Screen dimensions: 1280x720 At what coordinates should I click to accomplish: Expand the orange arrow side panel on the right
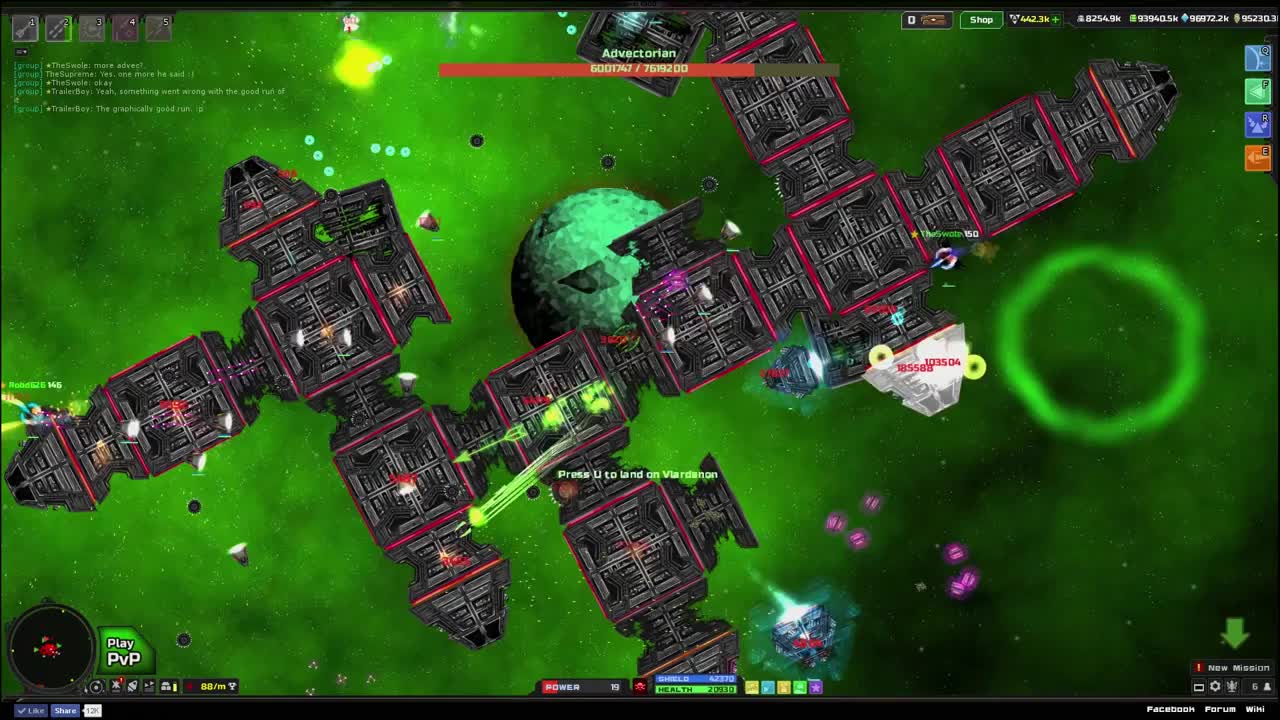1257,157
